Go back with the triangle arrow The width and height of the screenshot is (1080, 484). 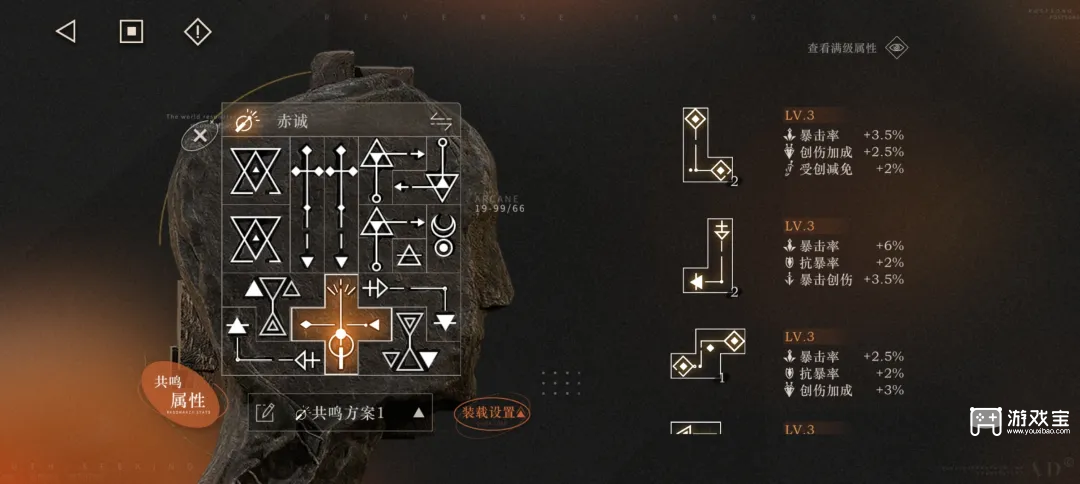66,32
